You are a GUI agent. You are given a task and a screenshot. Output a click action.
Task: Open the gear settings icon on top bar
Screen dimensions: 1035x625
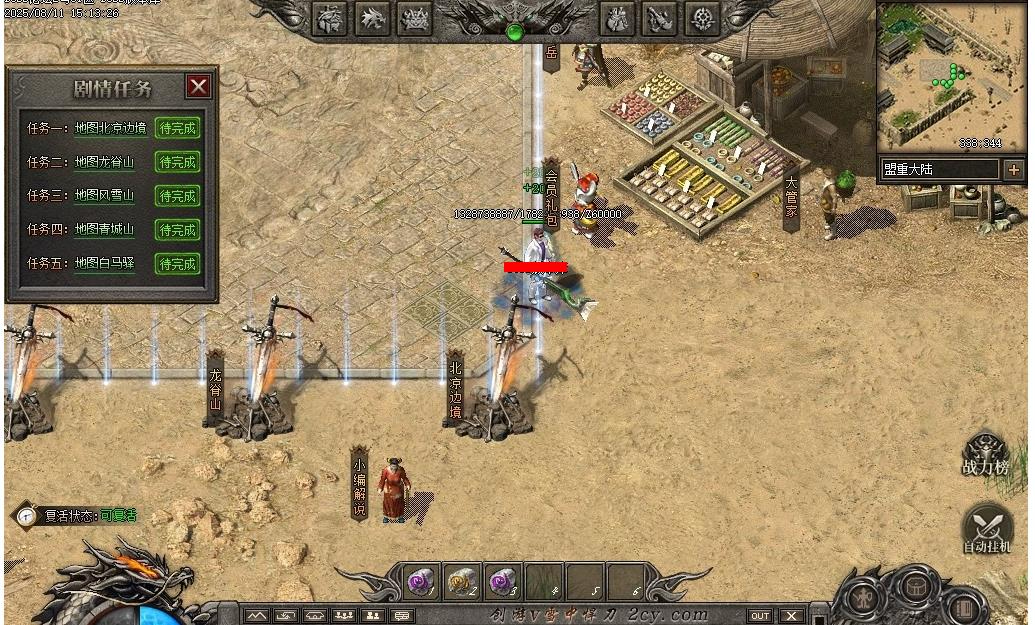[703, 18]
